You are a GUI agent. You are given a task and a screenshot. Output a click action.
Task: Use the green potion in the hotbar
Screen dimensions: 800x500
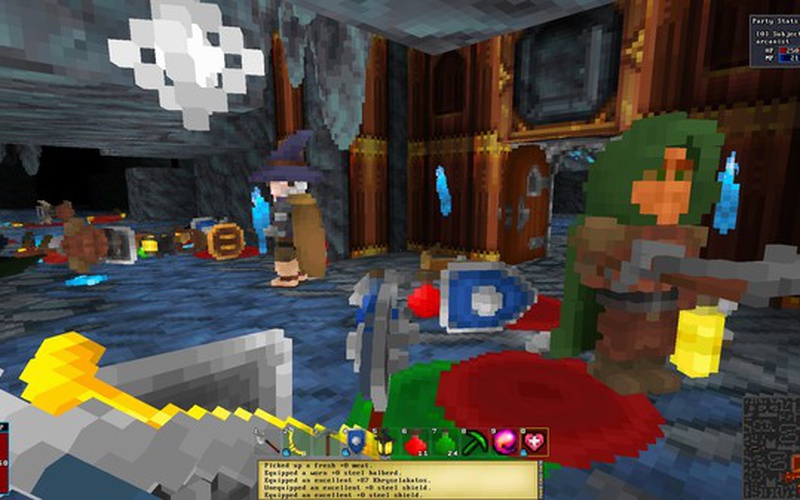pos(443,440)
